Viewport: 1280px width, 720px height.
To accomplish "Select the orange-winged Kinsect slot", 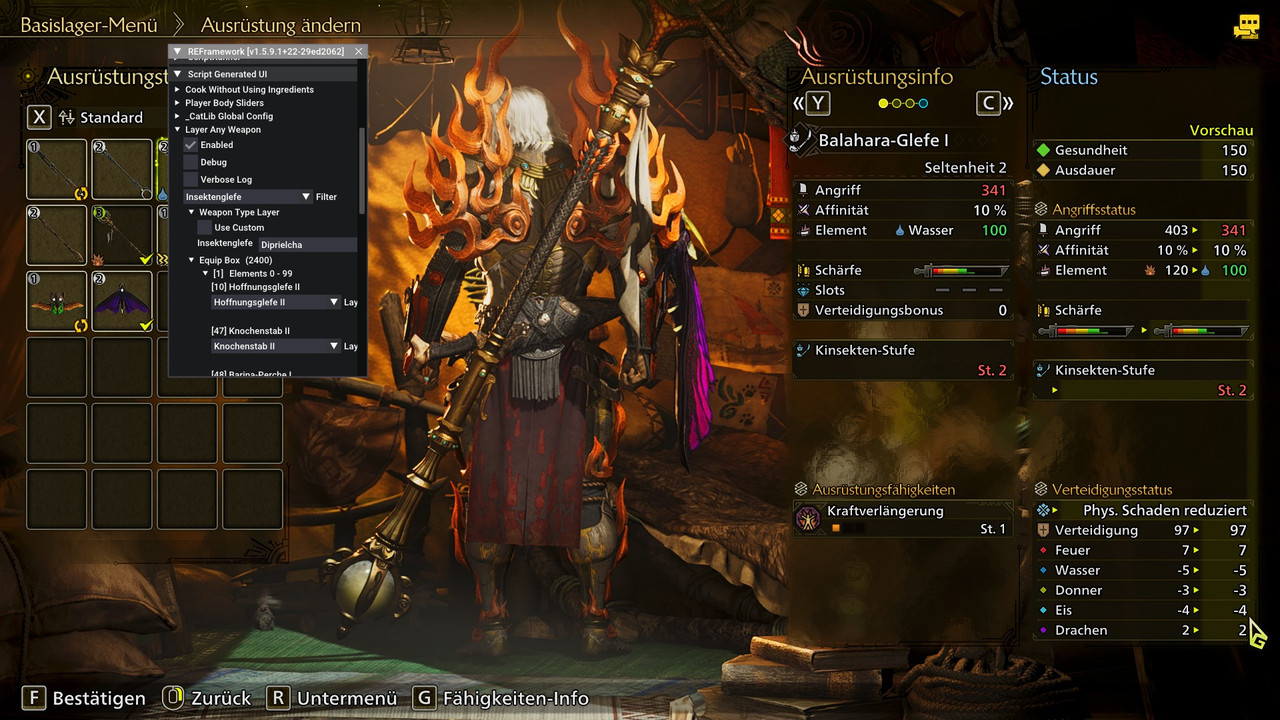I will (x=57, y=300).
